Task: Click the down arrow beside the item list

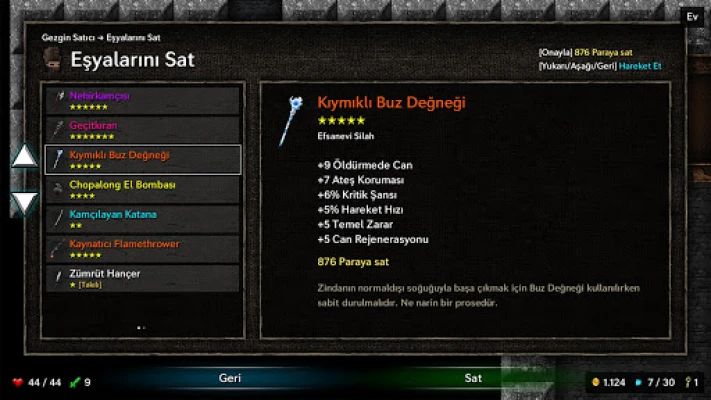Action: [24, 202]
